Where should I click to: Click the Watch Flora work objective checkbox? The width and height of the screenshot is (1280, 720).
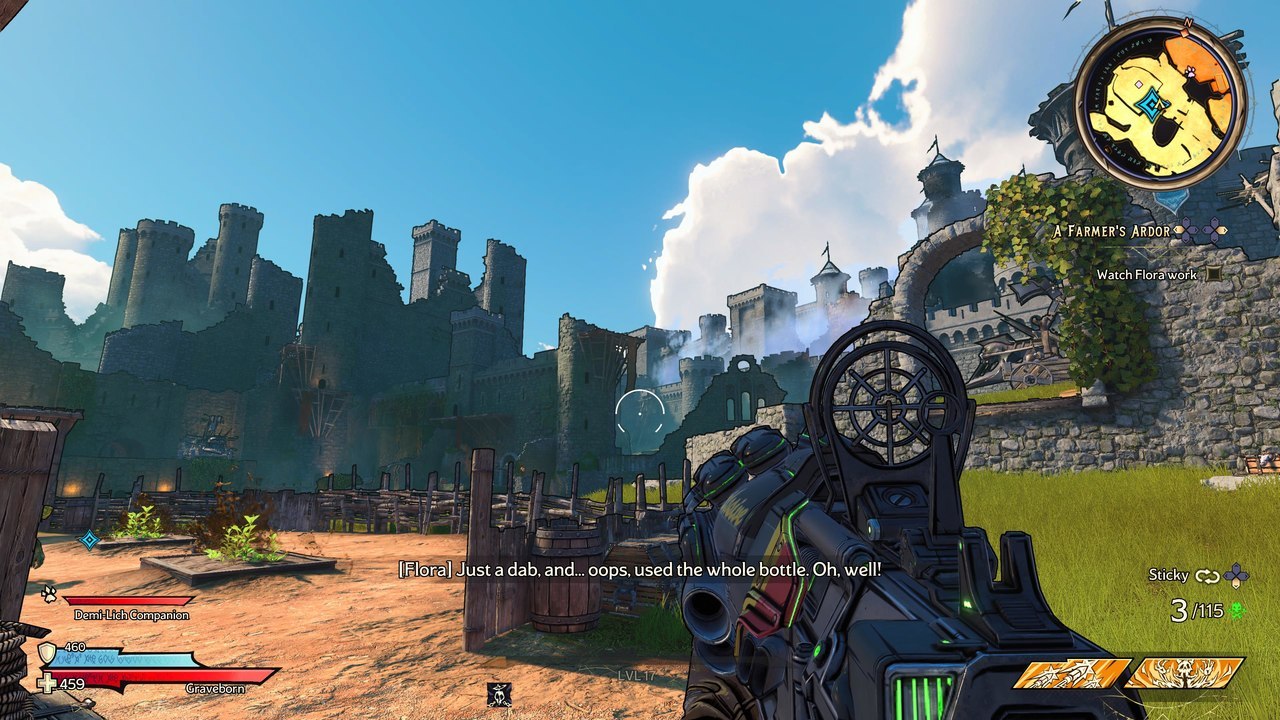click(x=1213, y=274)
